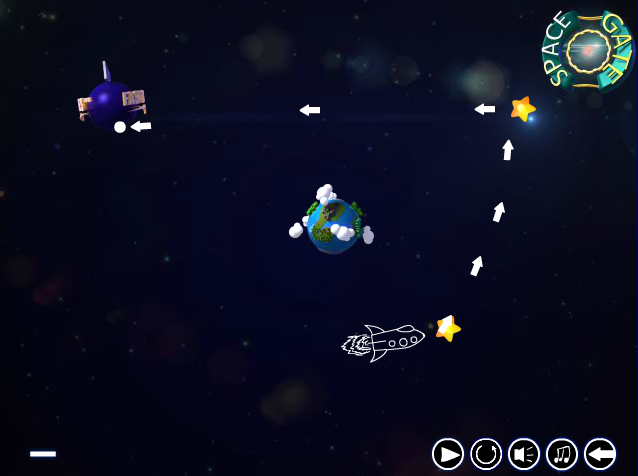The width and height of the screenshot is (638, 476).
Task: Go back using the left arrow button
Action: [600, 454]
